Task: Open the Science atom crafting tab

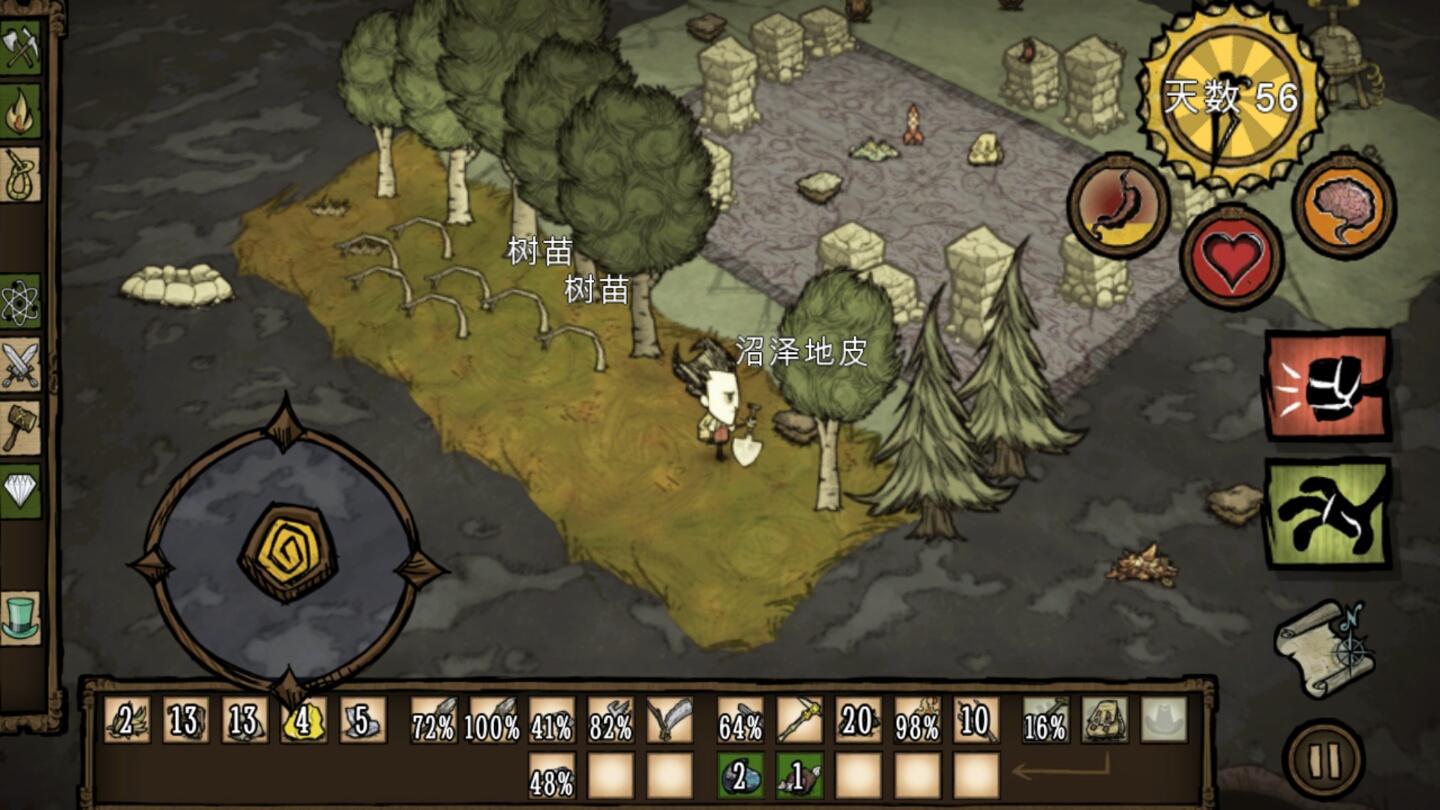Action: point(20,302)
